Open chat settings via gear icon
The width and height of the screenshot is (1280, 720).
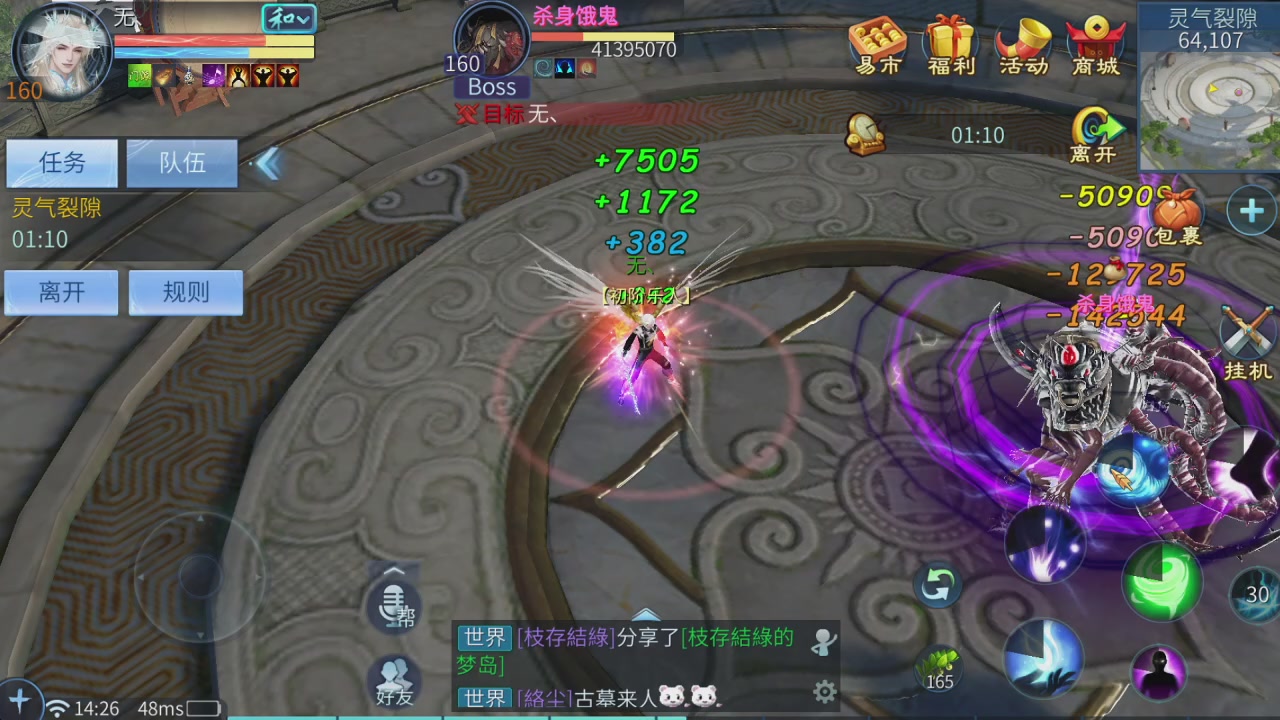[823, 691]
